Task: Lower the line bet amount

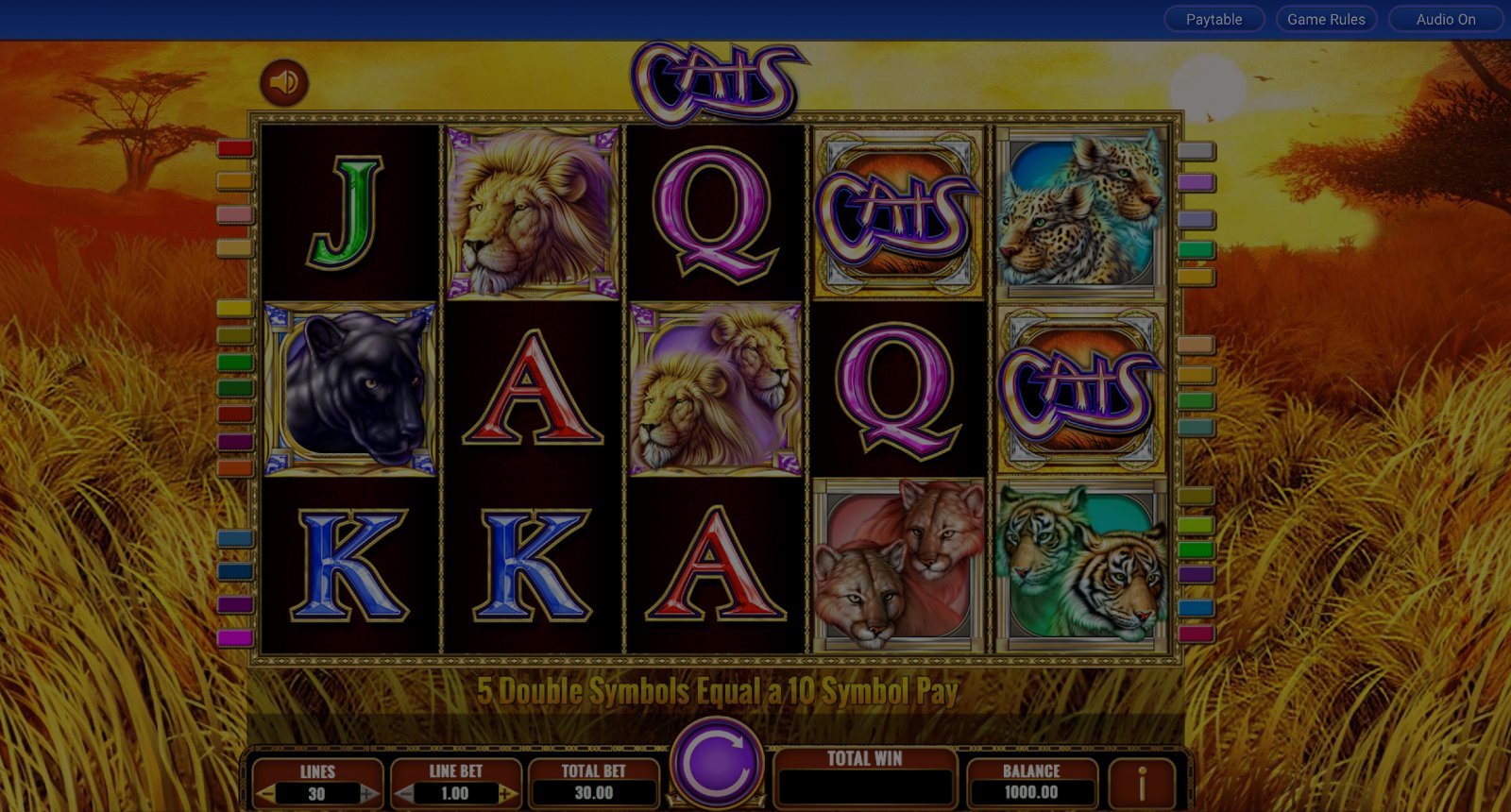Action: pos(405,794)
